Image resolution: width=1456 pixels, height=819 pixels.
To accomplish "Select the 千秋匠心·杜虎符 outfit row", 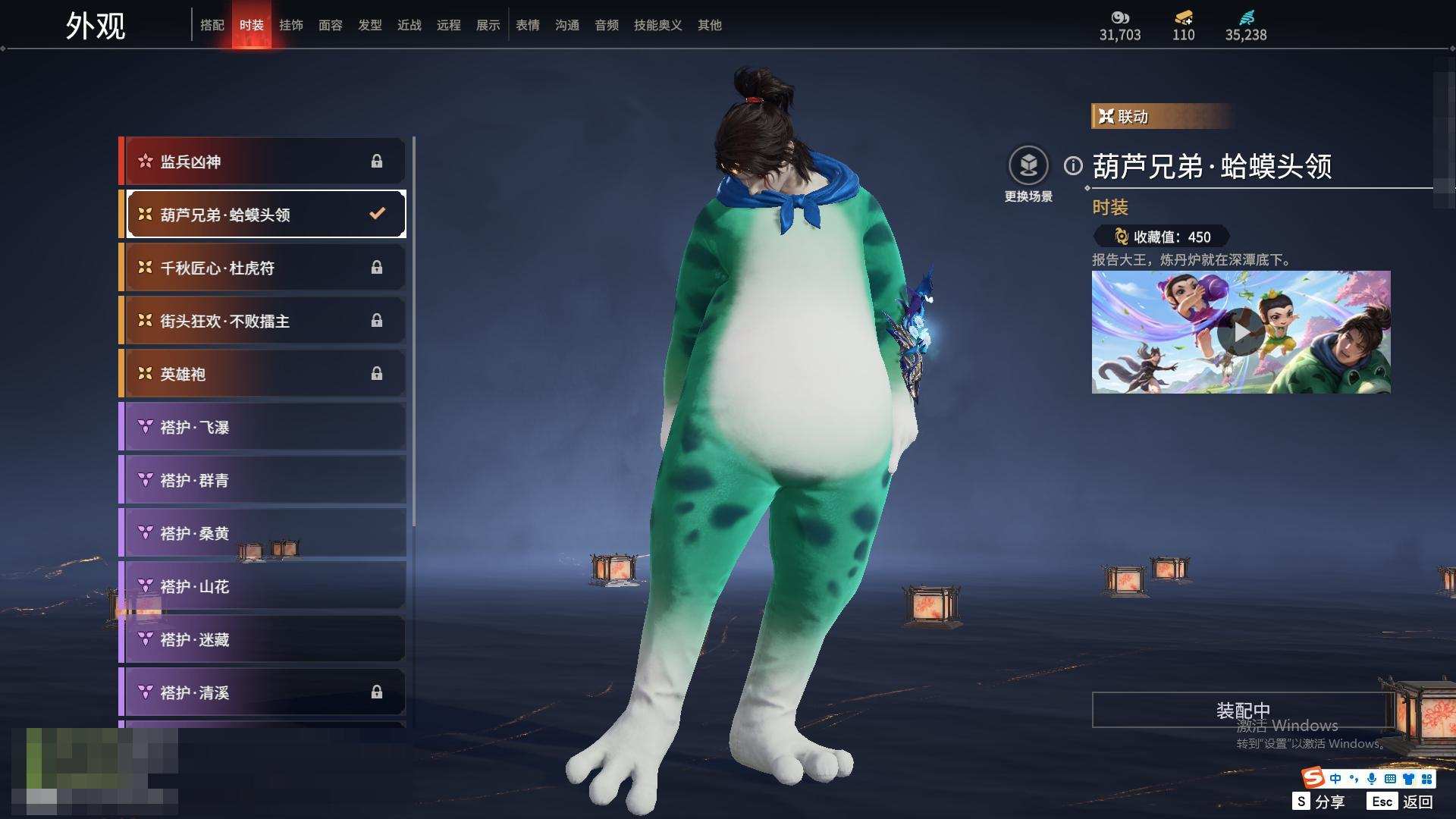I will [262, 268].
